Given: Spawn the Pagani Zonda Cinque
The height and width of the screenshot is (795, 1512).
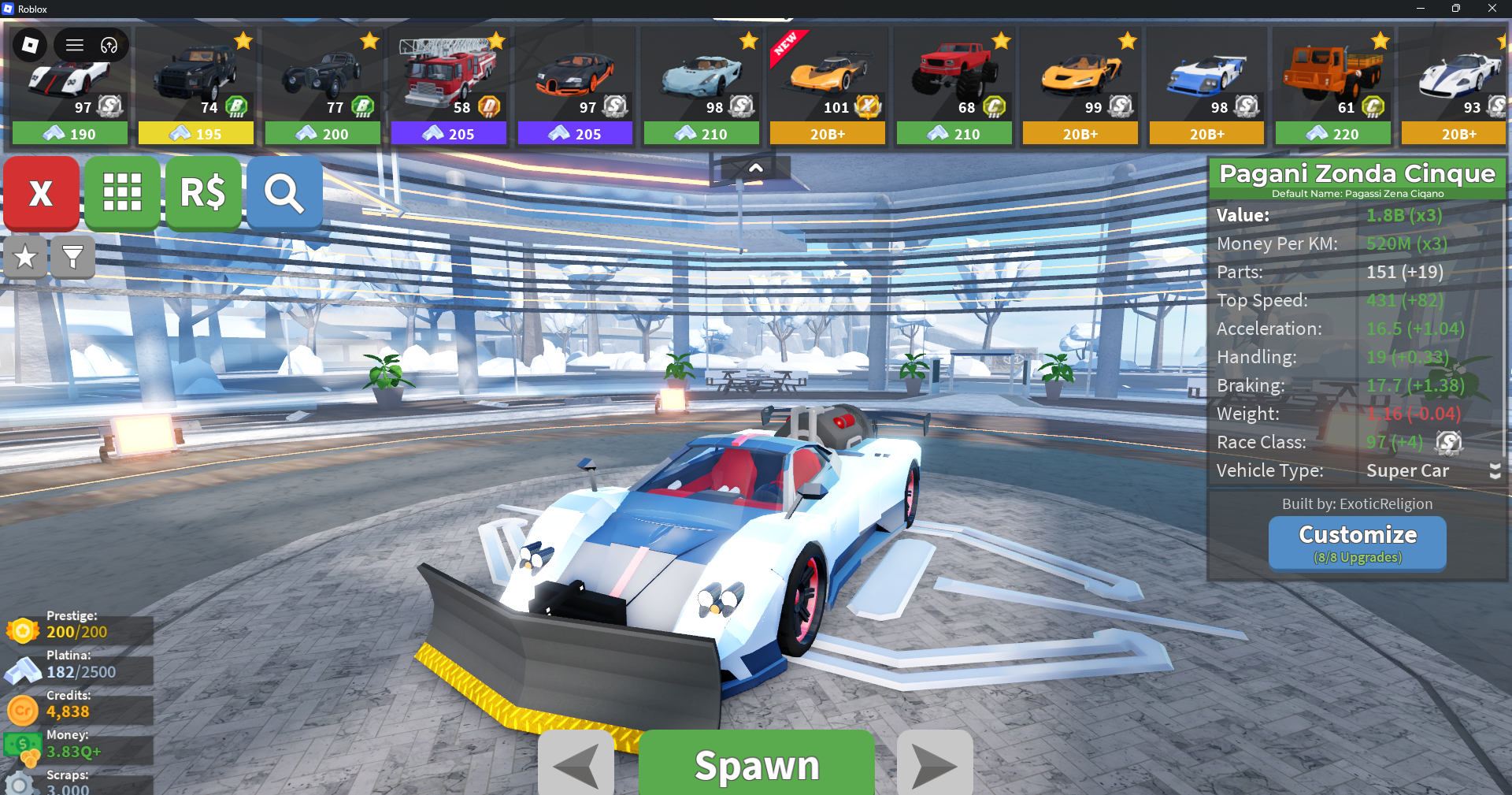Looking at the screenshot, I should tap(756, 764).
